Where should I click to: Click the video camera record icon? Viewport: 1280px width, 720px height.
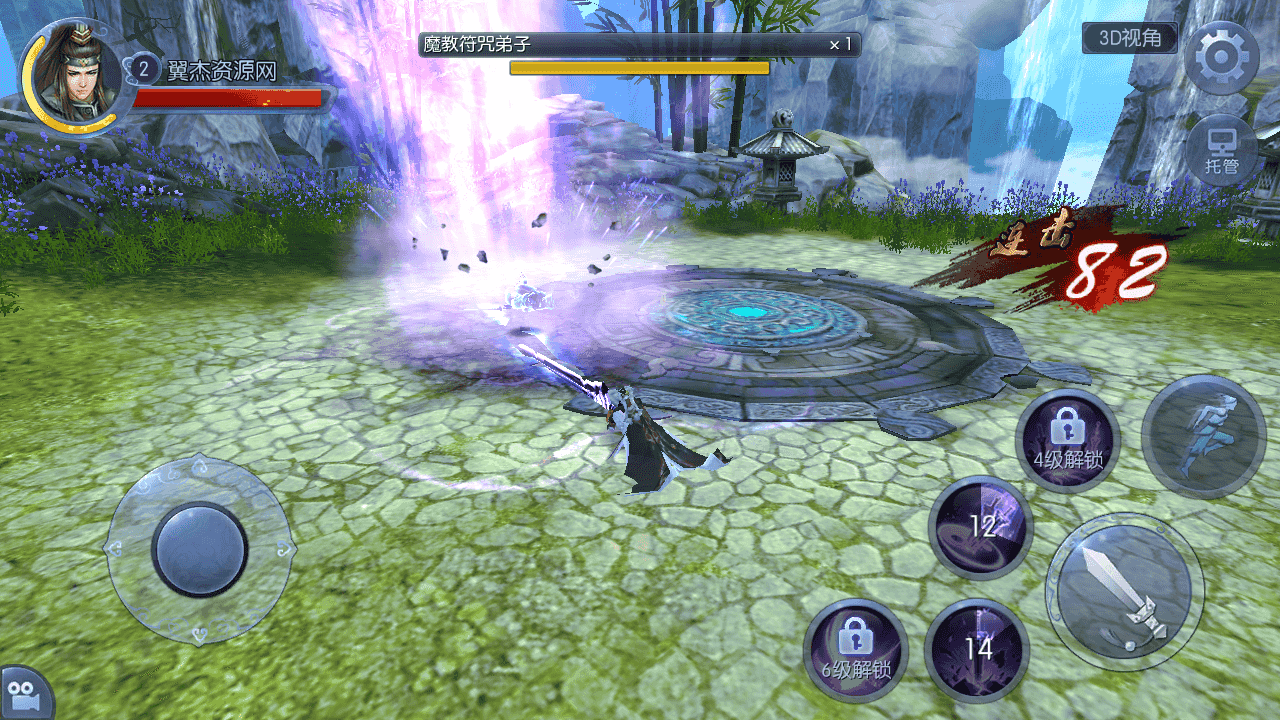pos(22,693)
